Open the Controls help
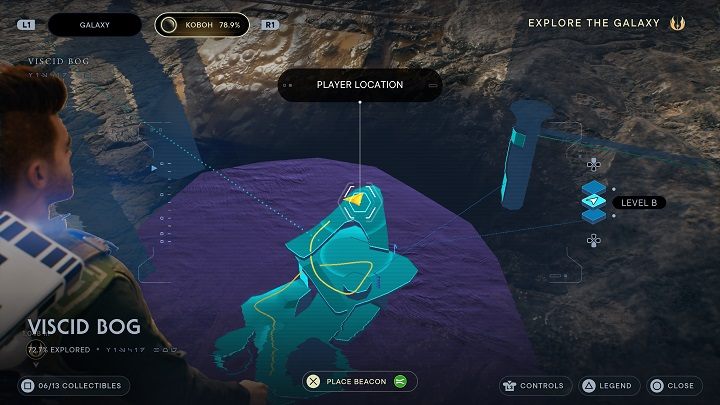 click(534, 385)
